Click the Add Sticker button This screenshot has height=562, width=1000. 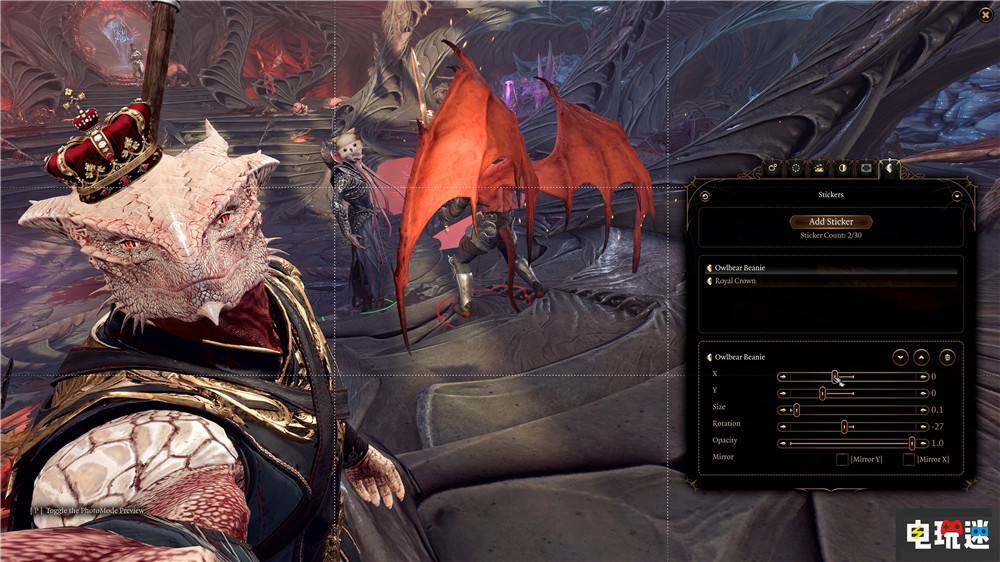pos(831,222)
